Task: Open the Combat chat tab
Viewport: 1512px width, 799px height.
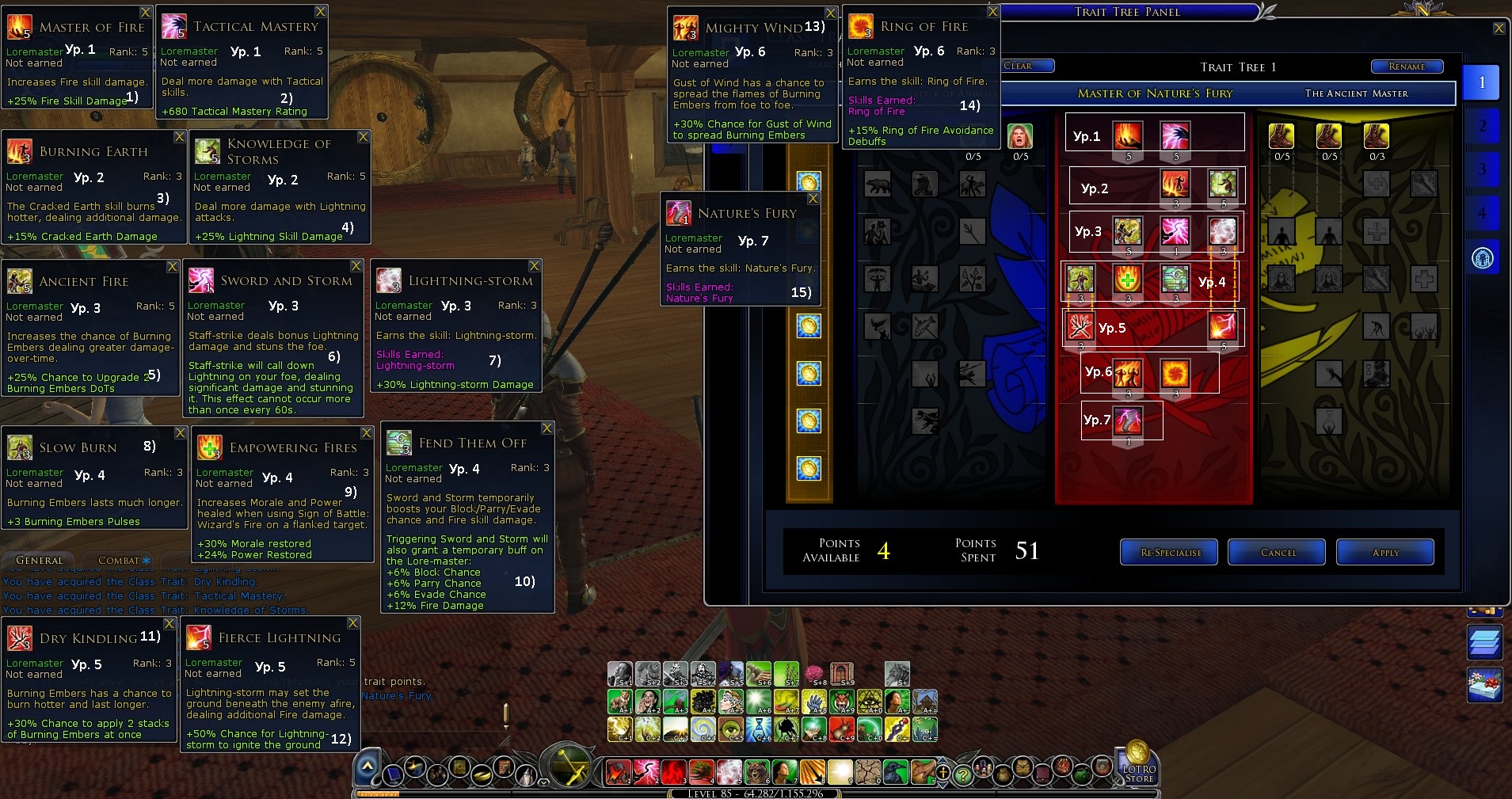Action: click(119, 560)
